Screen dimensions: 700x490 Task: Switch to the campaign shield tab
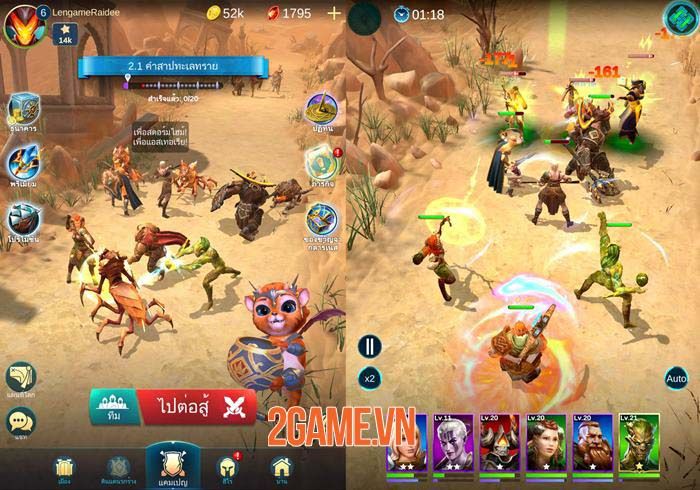point(169,461)
